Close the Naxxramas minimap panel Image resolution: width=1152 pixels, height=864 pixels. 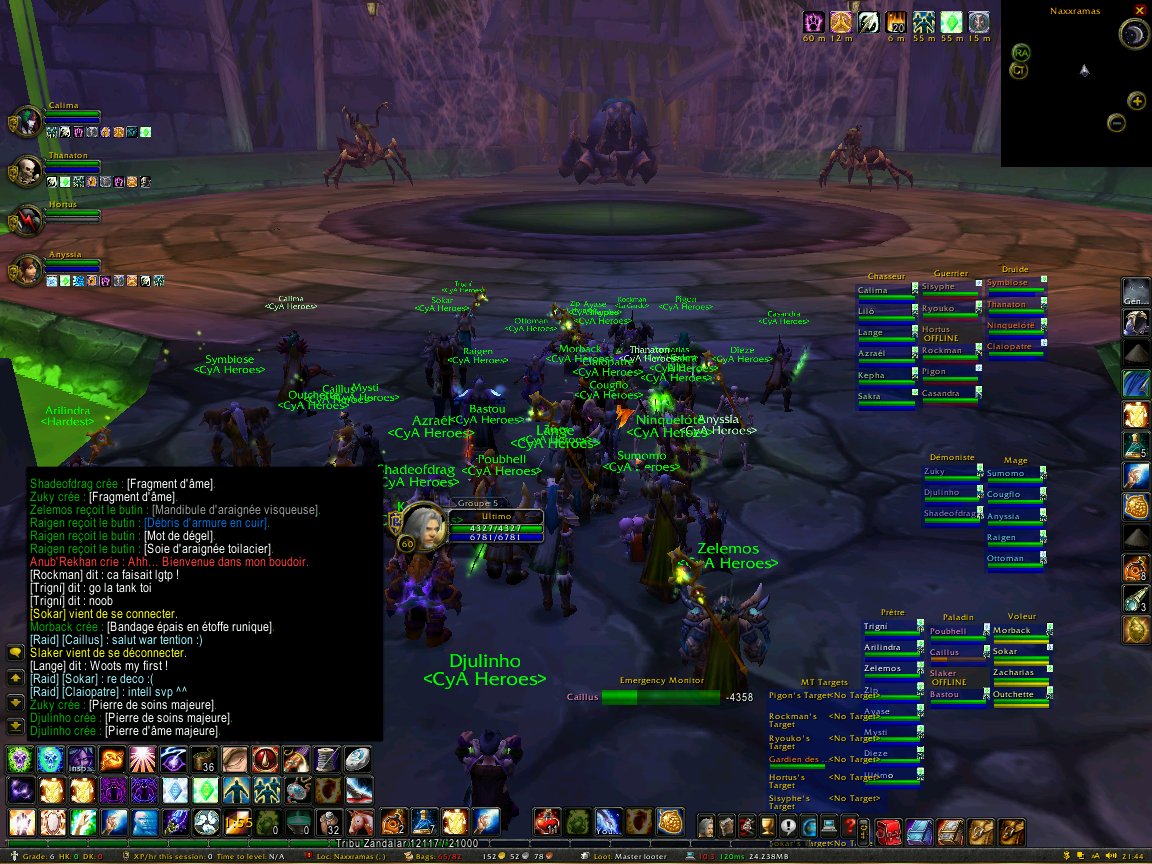click(1140, 10)
